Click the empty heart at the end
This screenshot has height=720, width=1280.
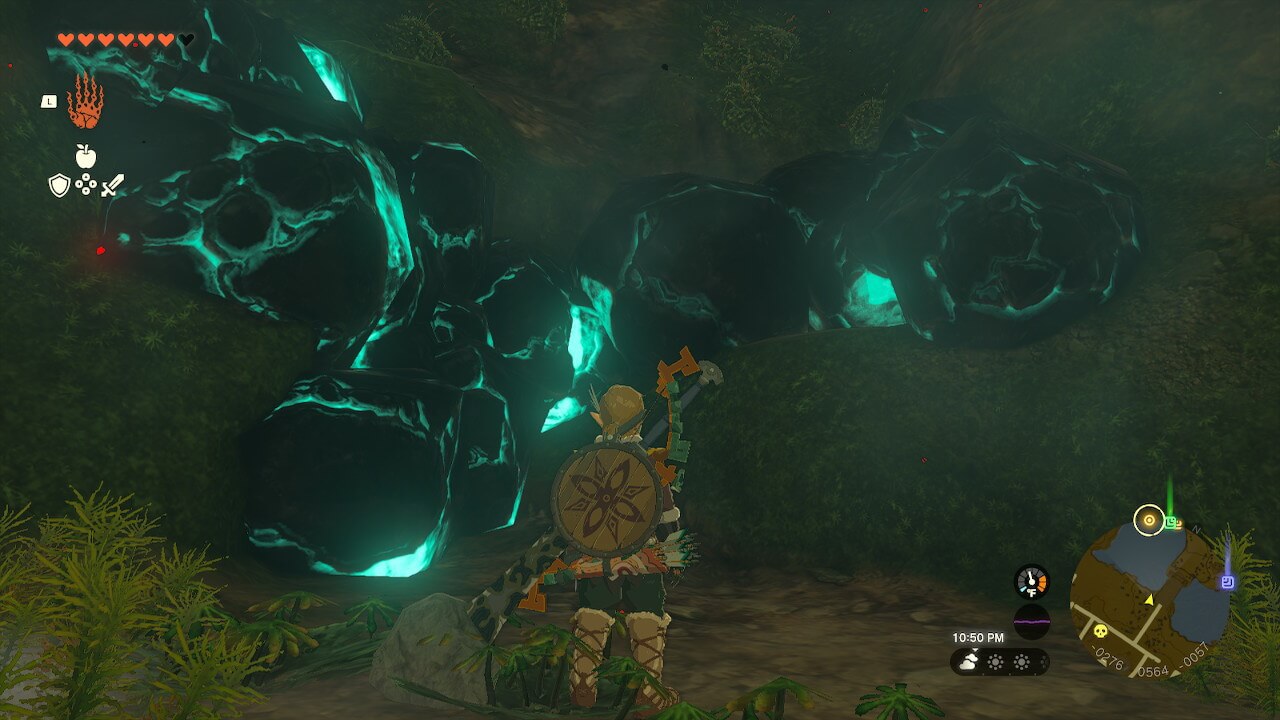(x=184, y=39)
